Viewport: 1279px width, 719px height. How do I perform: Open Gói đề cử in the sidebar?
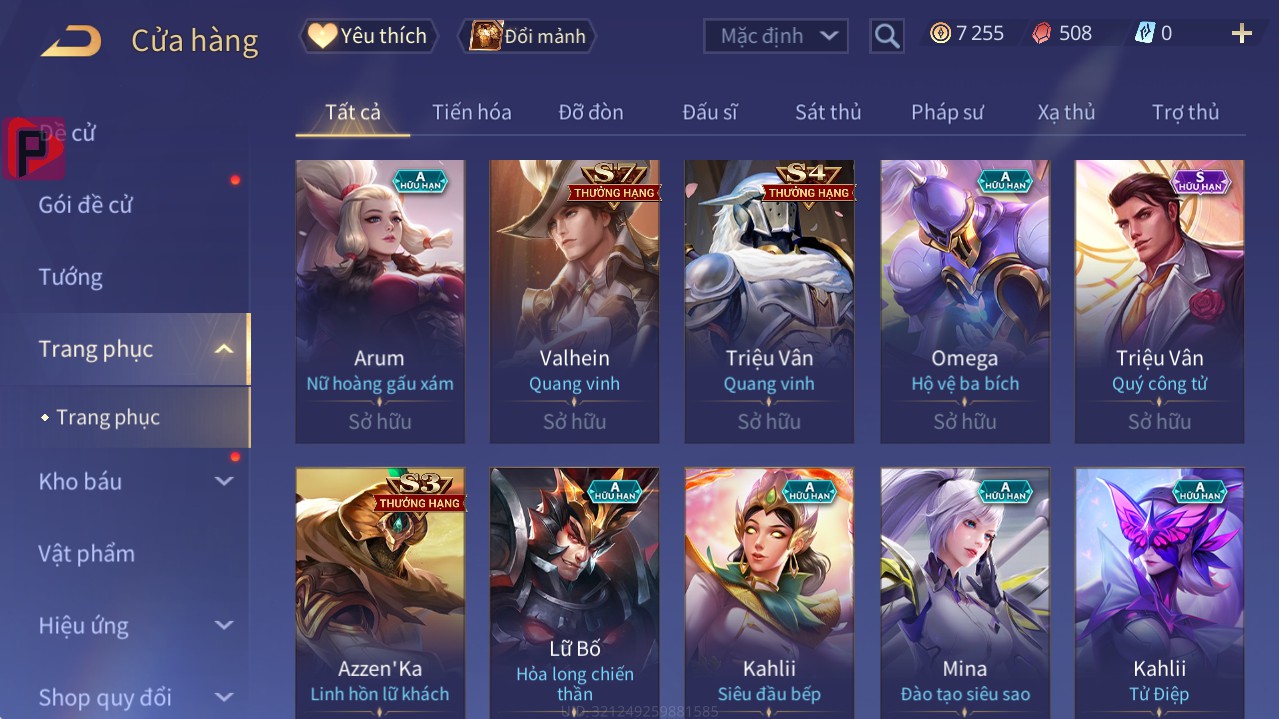coord(86,205)
